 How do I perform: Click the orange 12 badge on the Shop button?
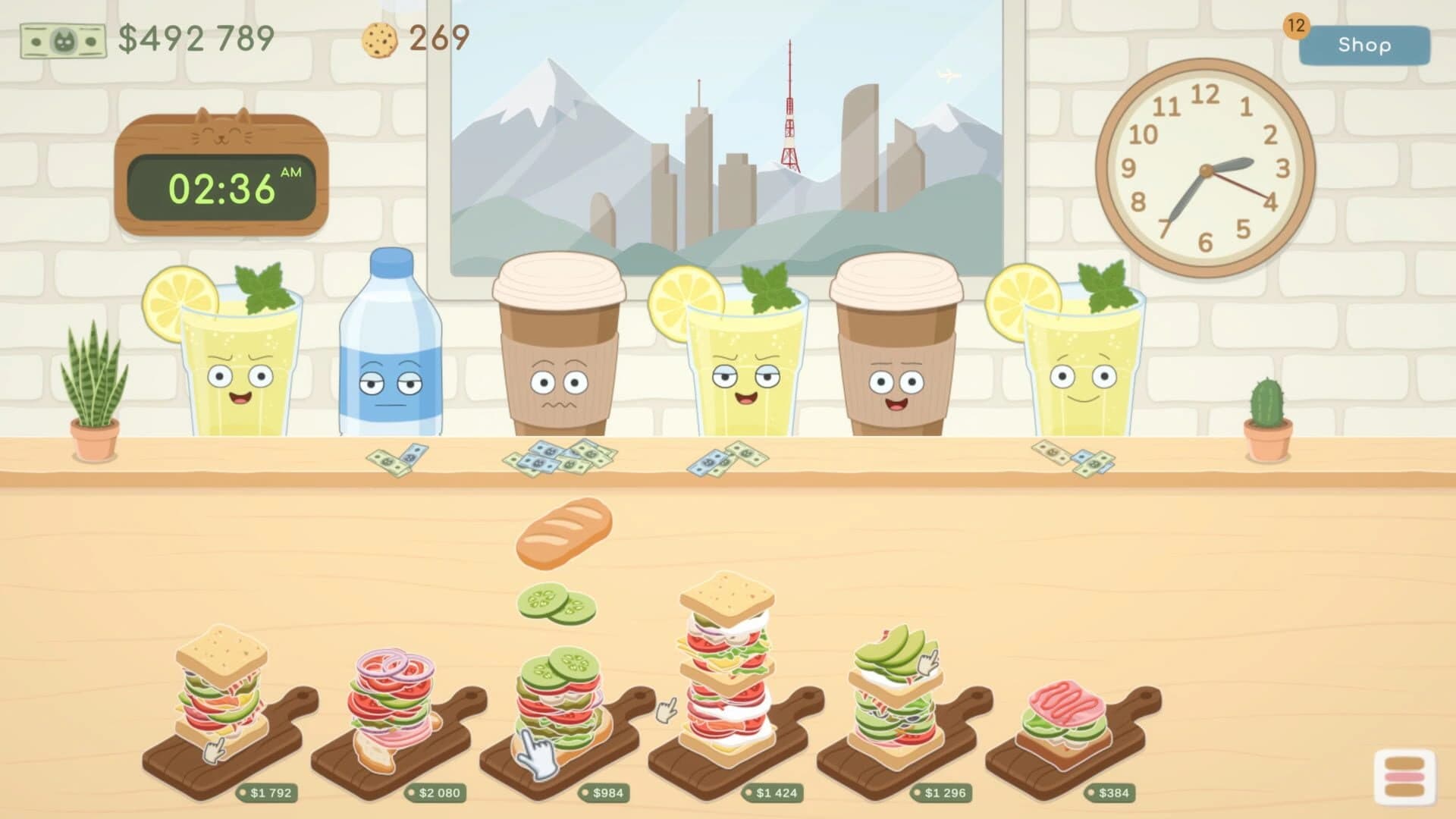pyautogui.click(x=1298, y=25)
